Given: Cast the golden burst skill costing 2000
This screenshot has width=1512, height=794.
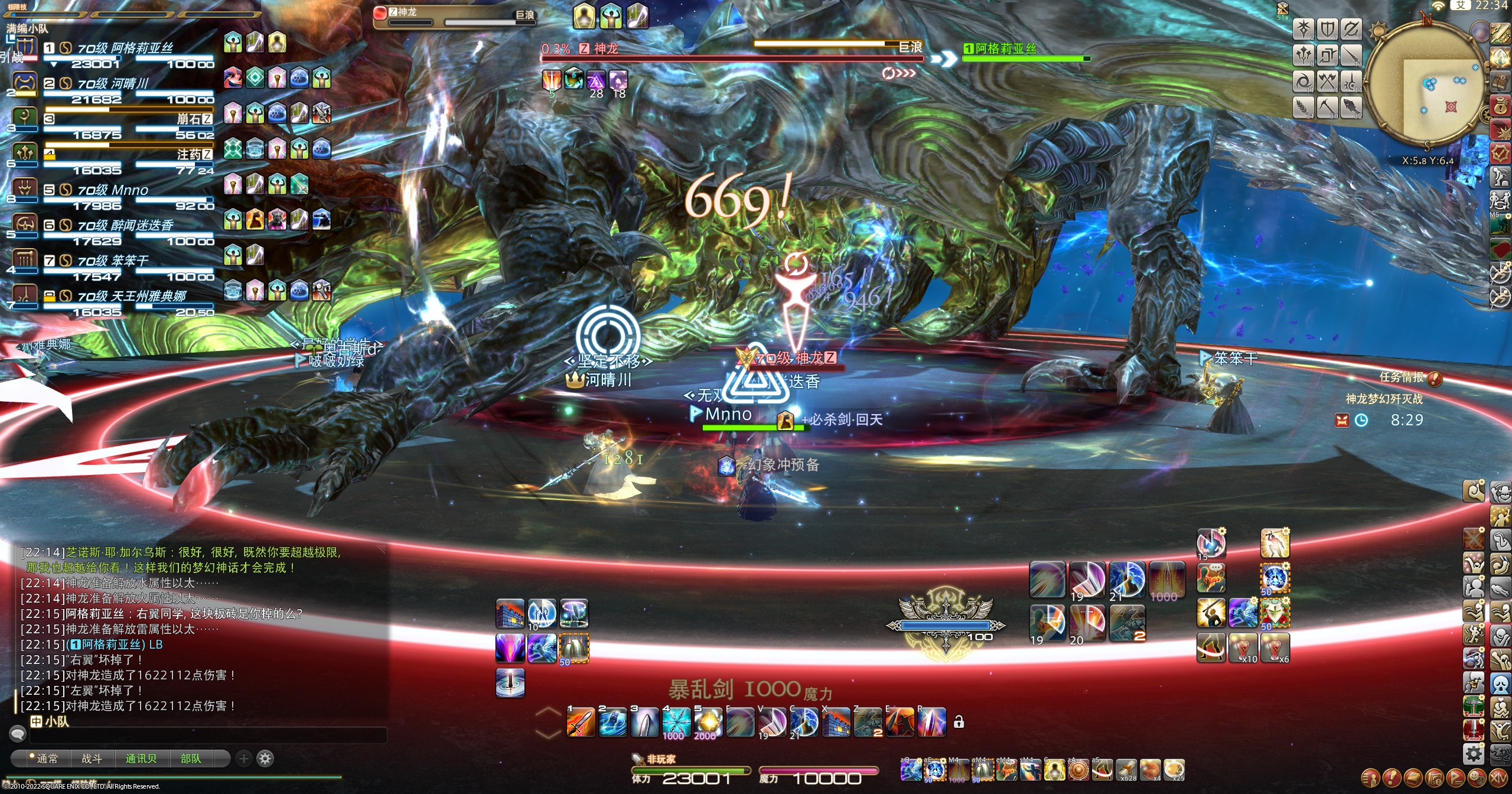Looking at the screenshot, I should [x=708, y=722].
